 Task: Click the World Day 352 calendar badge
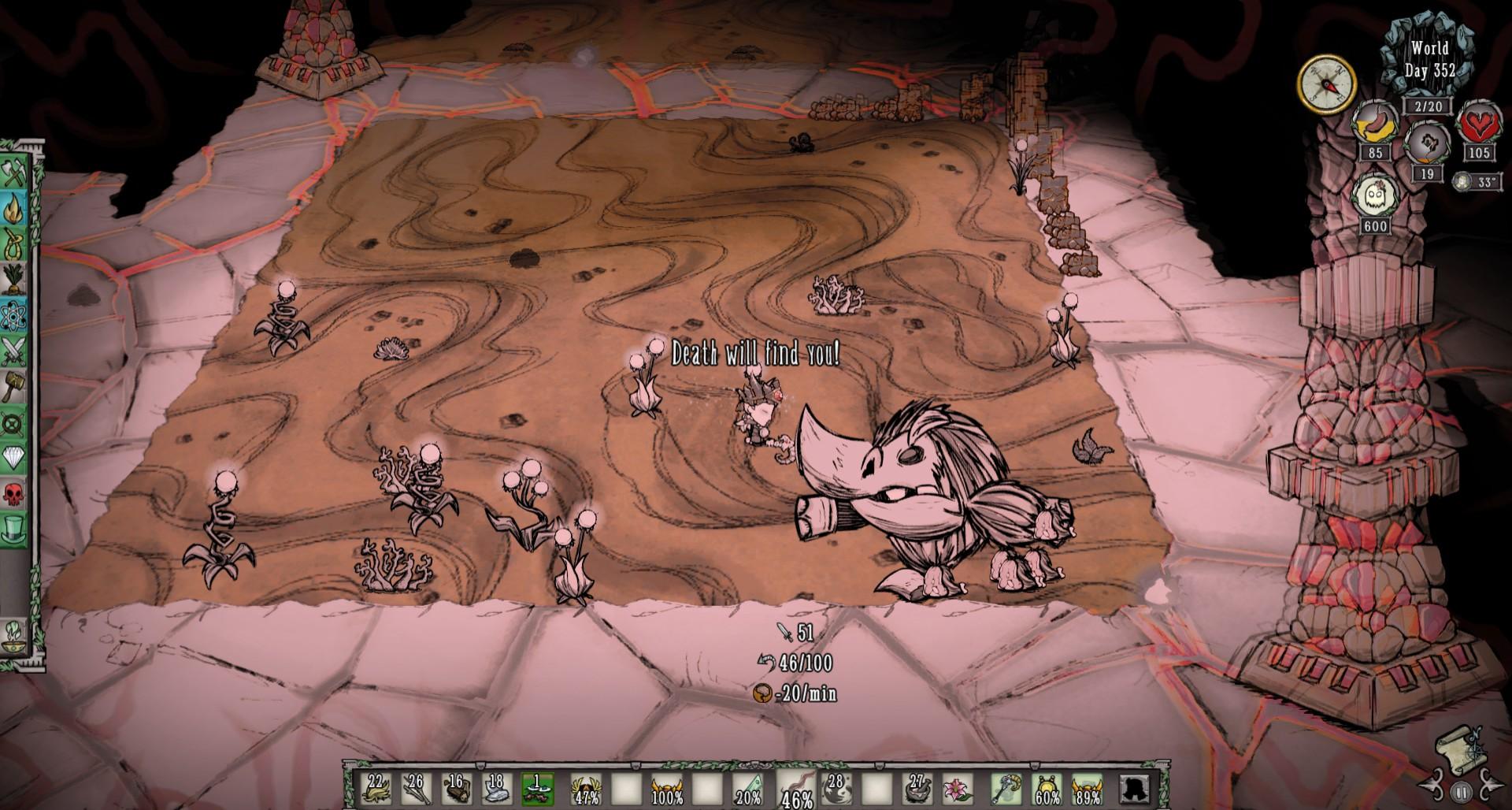(1431, 59)
